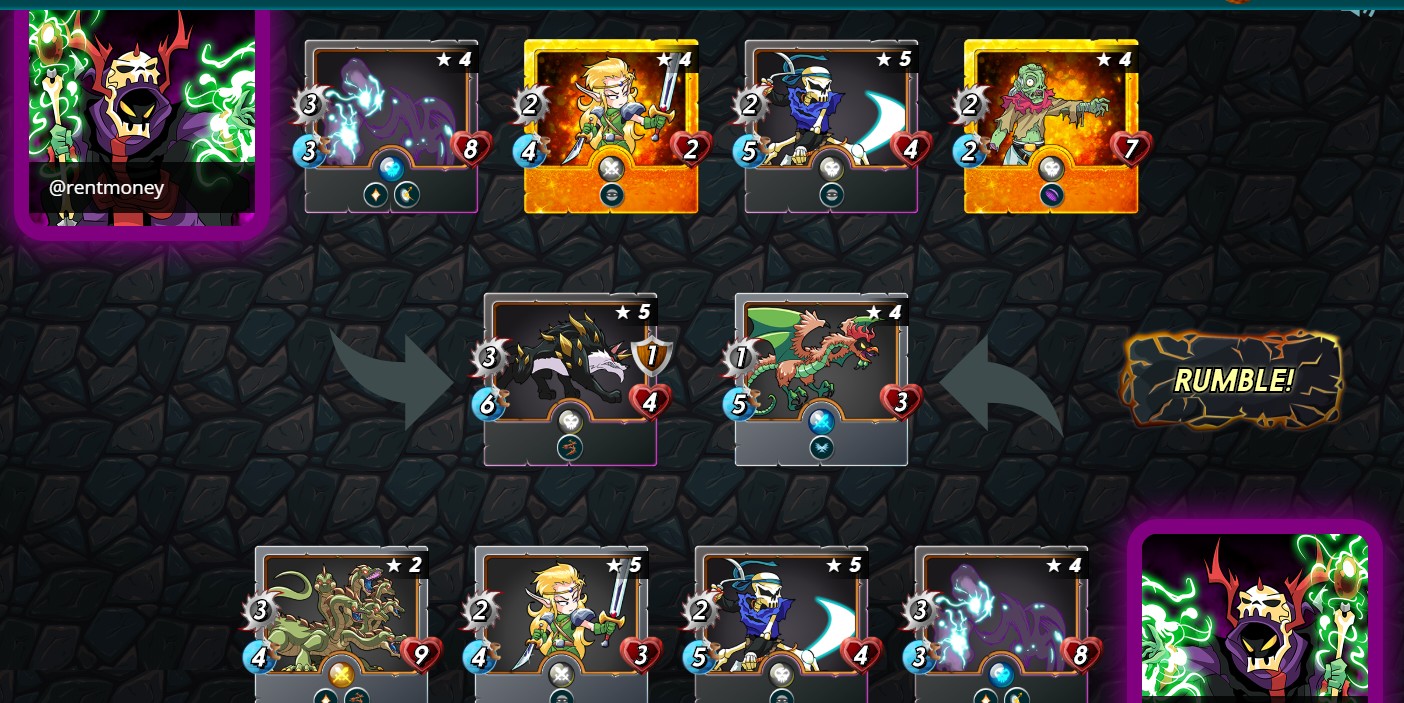
Task: Select the gold-foil elf swordswoman card
Action: point(610,125)
